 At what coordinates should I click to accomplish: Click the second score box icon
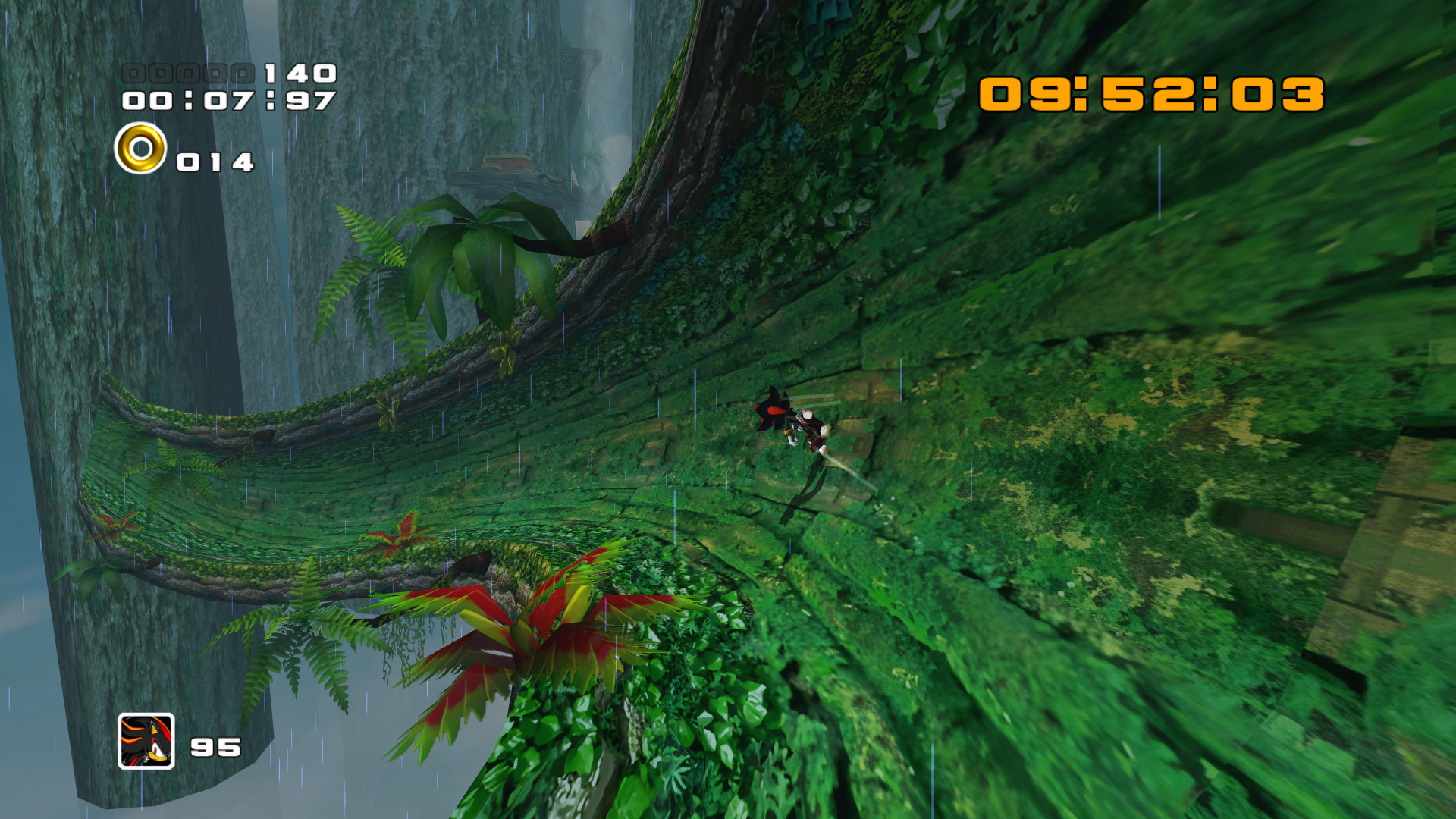159,74
